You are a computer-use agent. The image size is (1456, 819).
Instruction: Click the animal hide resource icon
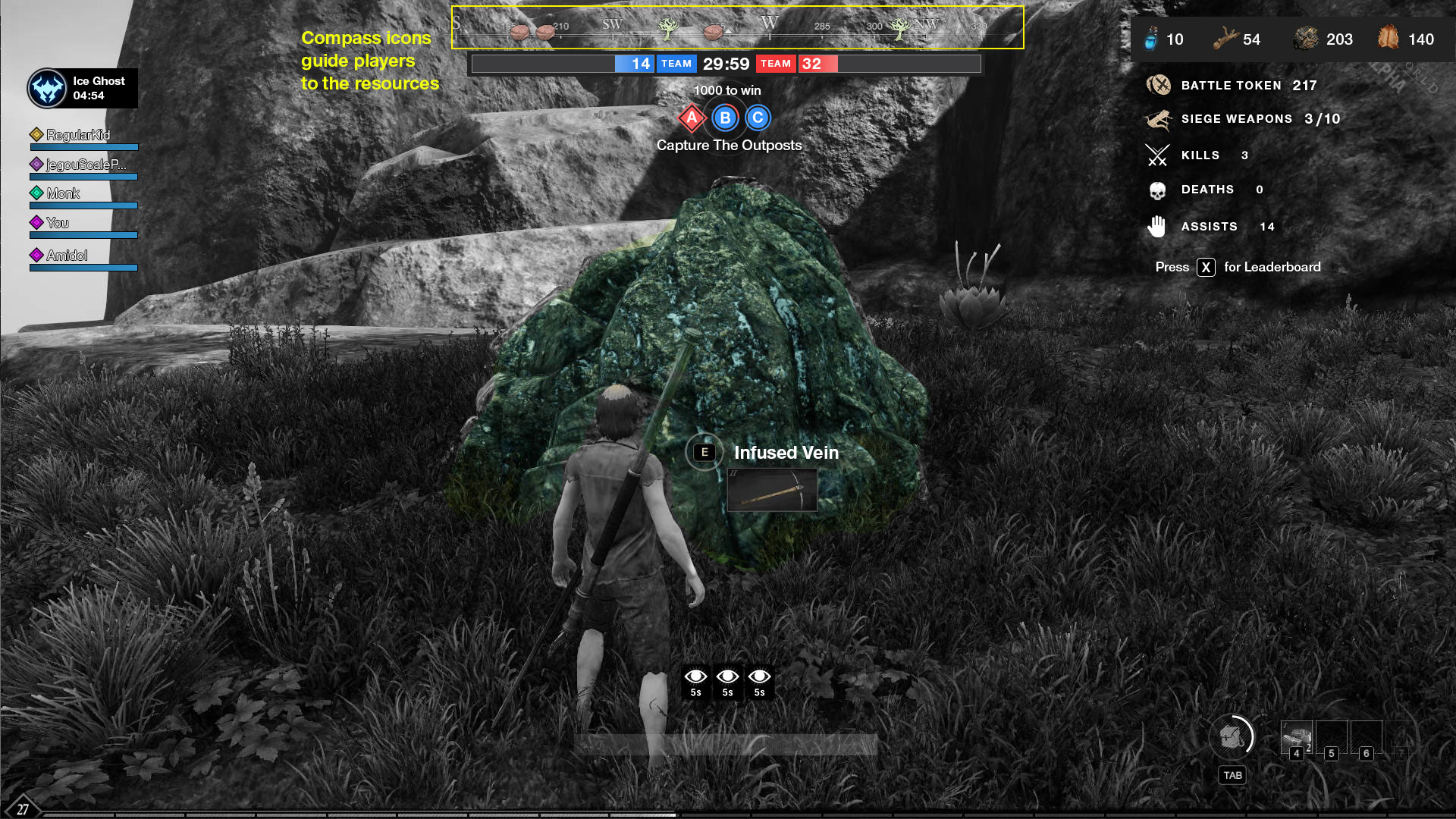pyautogui.click(x=1388, y=37)
